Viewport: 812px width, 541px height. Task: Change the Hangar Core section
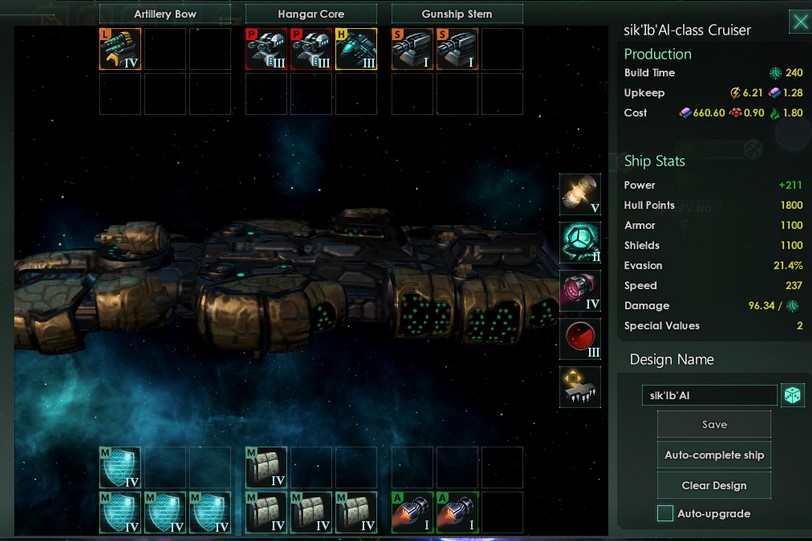[x=311, y=14]
